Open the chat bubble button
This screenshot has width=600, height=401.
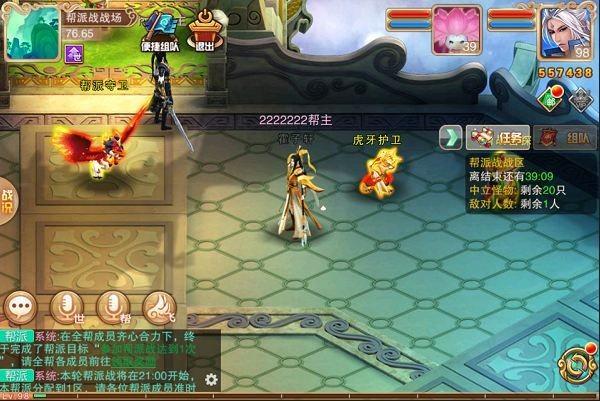coord(22,306)
